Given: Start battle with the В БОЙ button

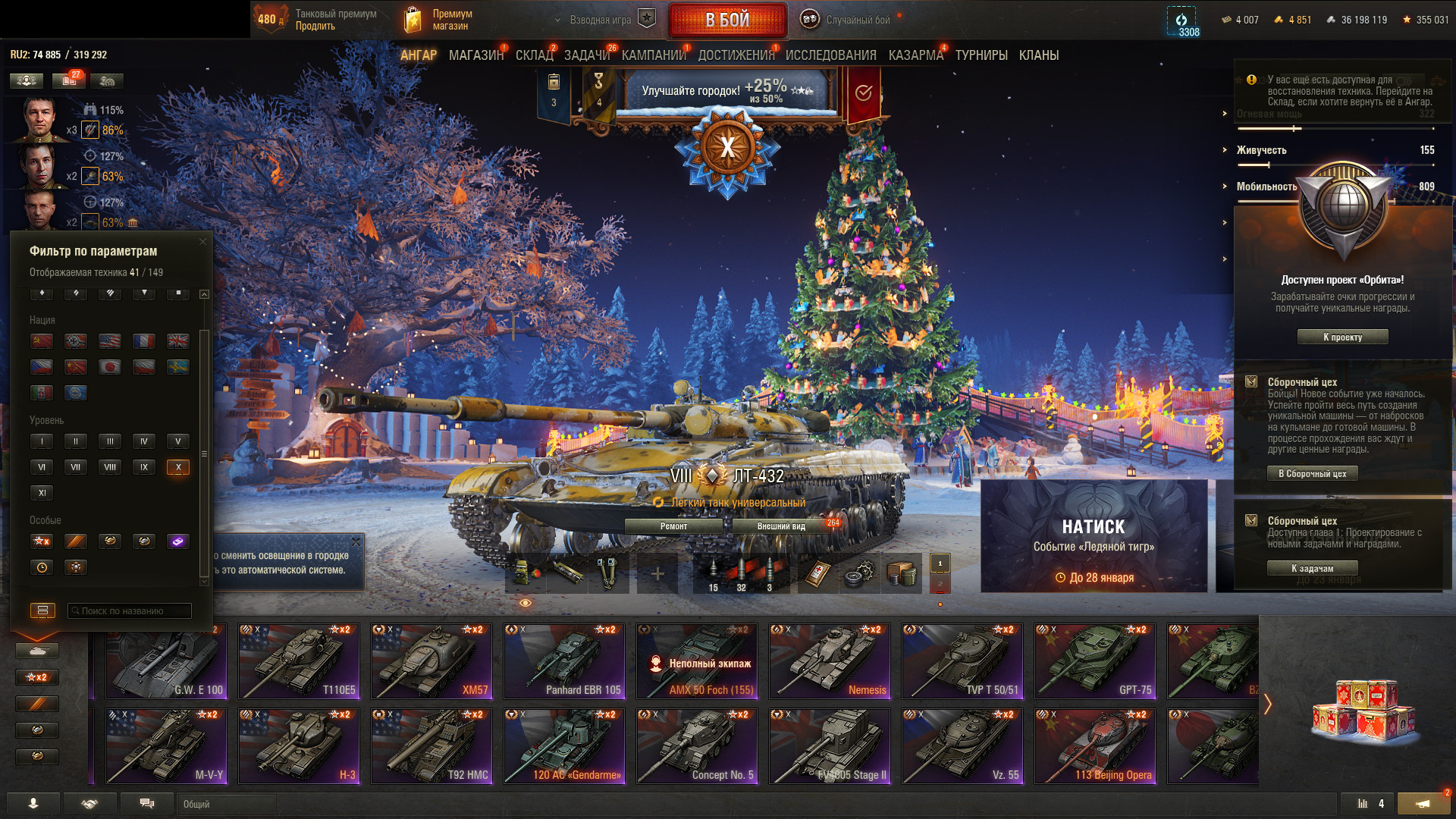Looking at the screenshot, I should [727, 20].
